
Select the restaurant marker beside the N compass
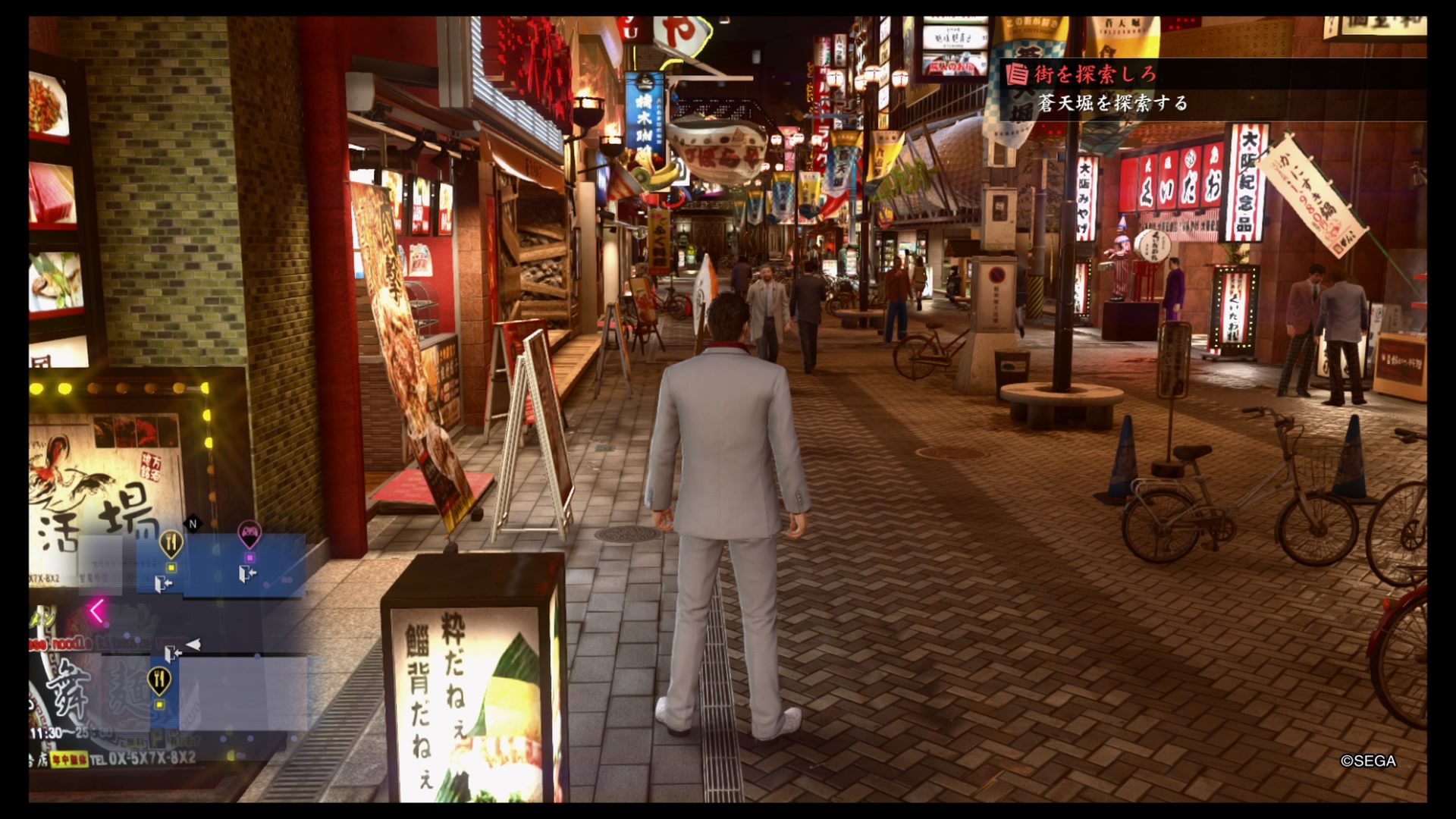171,543
